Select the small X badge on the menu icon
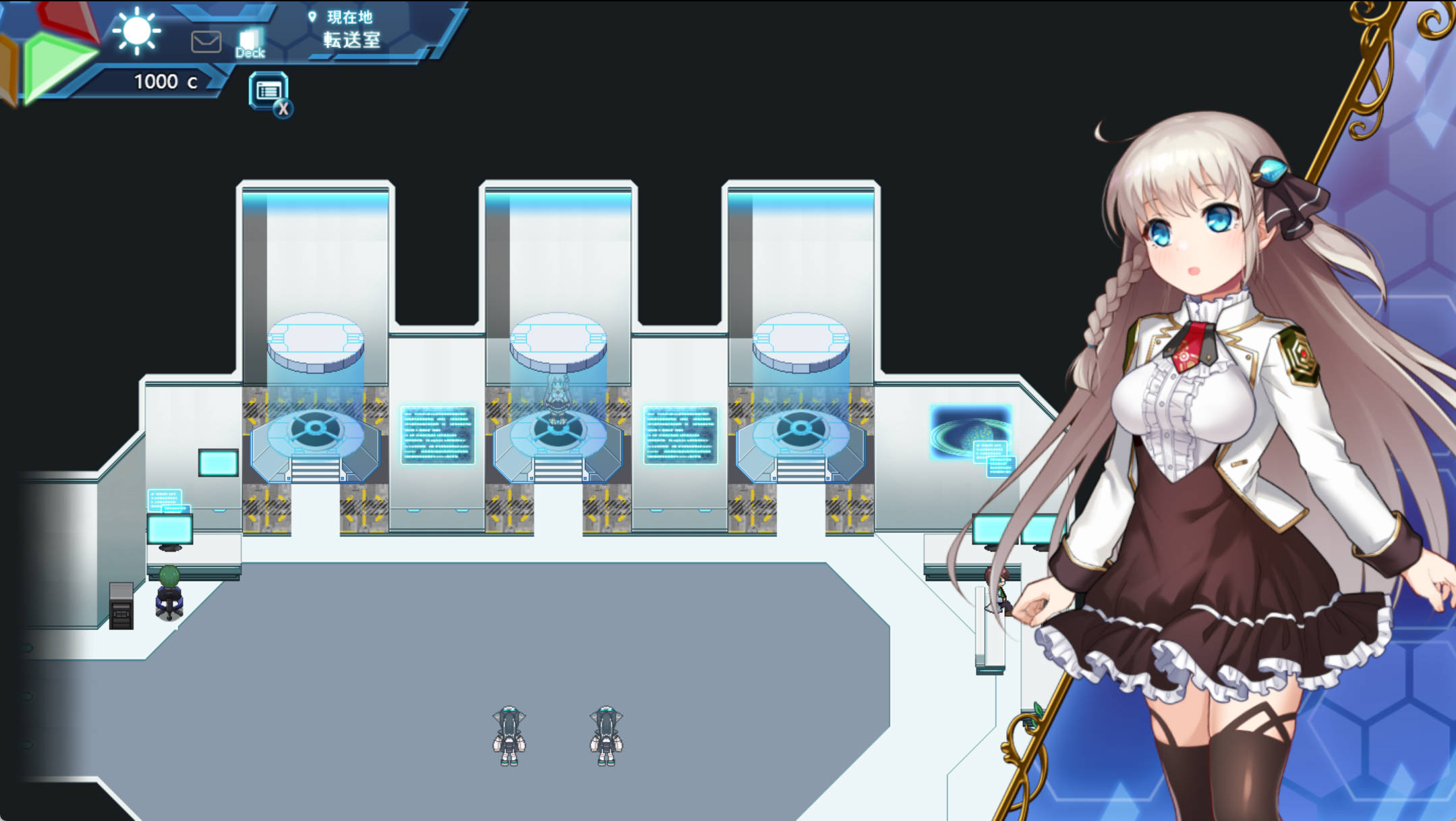Screen dimensions: 1456x821 click(x=285, y=107)
